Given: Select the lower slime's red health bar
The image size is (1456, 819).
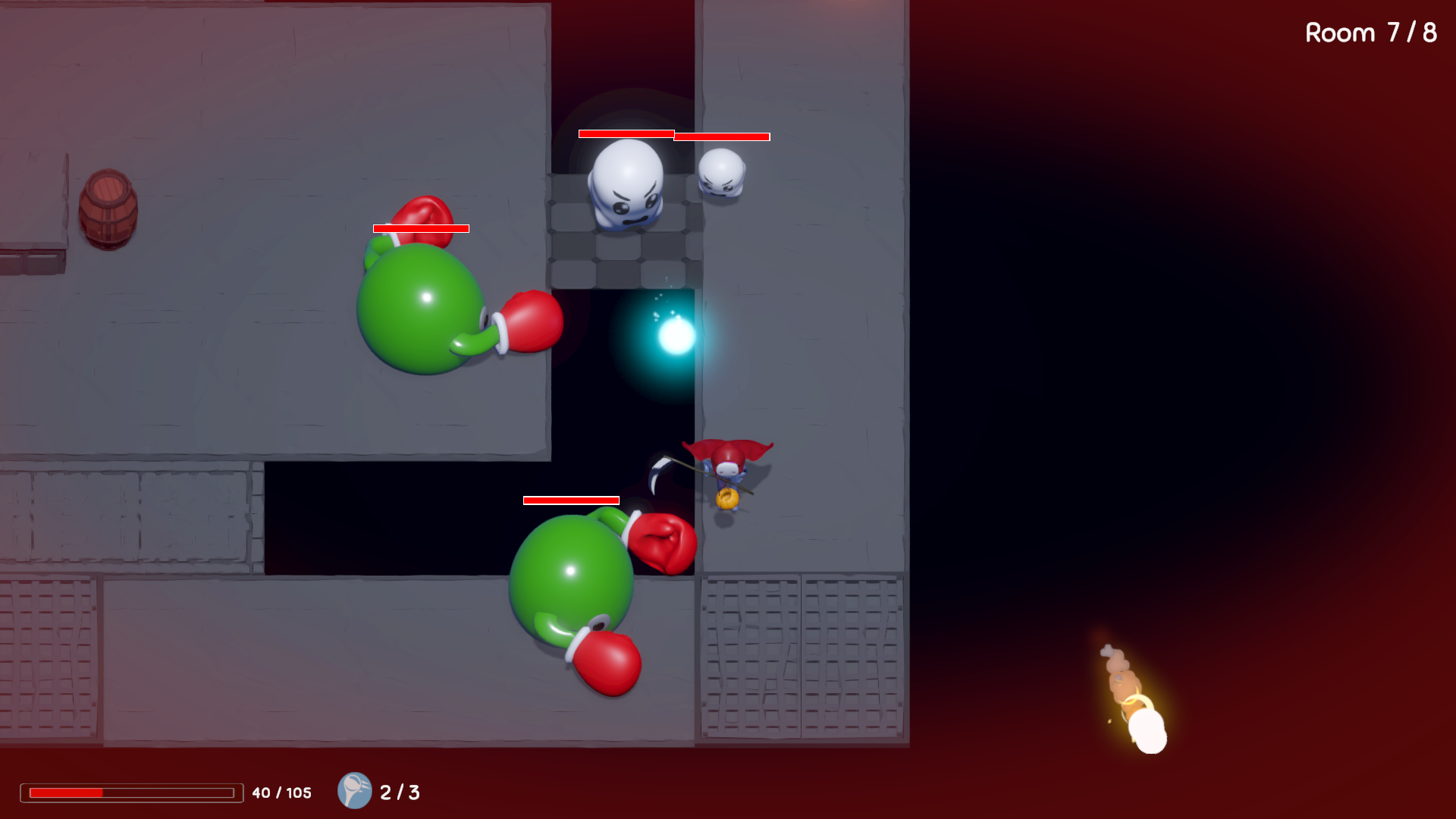Looking at the screenshot, I should (570, 500).
